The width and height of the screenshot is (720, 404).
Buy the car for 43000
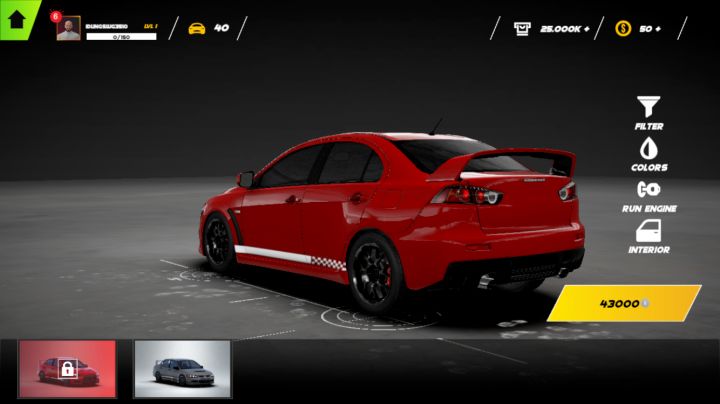[624, 303]
